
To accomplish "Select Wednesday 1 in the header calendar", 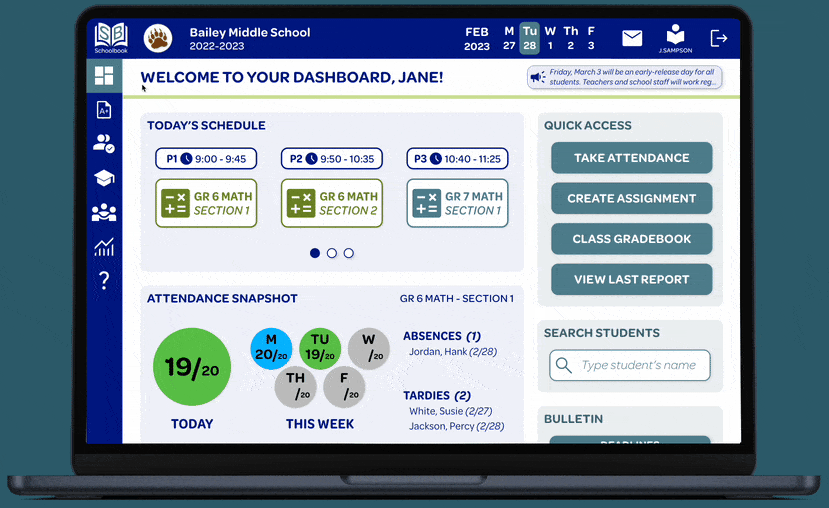I will [x=550, y=38].
